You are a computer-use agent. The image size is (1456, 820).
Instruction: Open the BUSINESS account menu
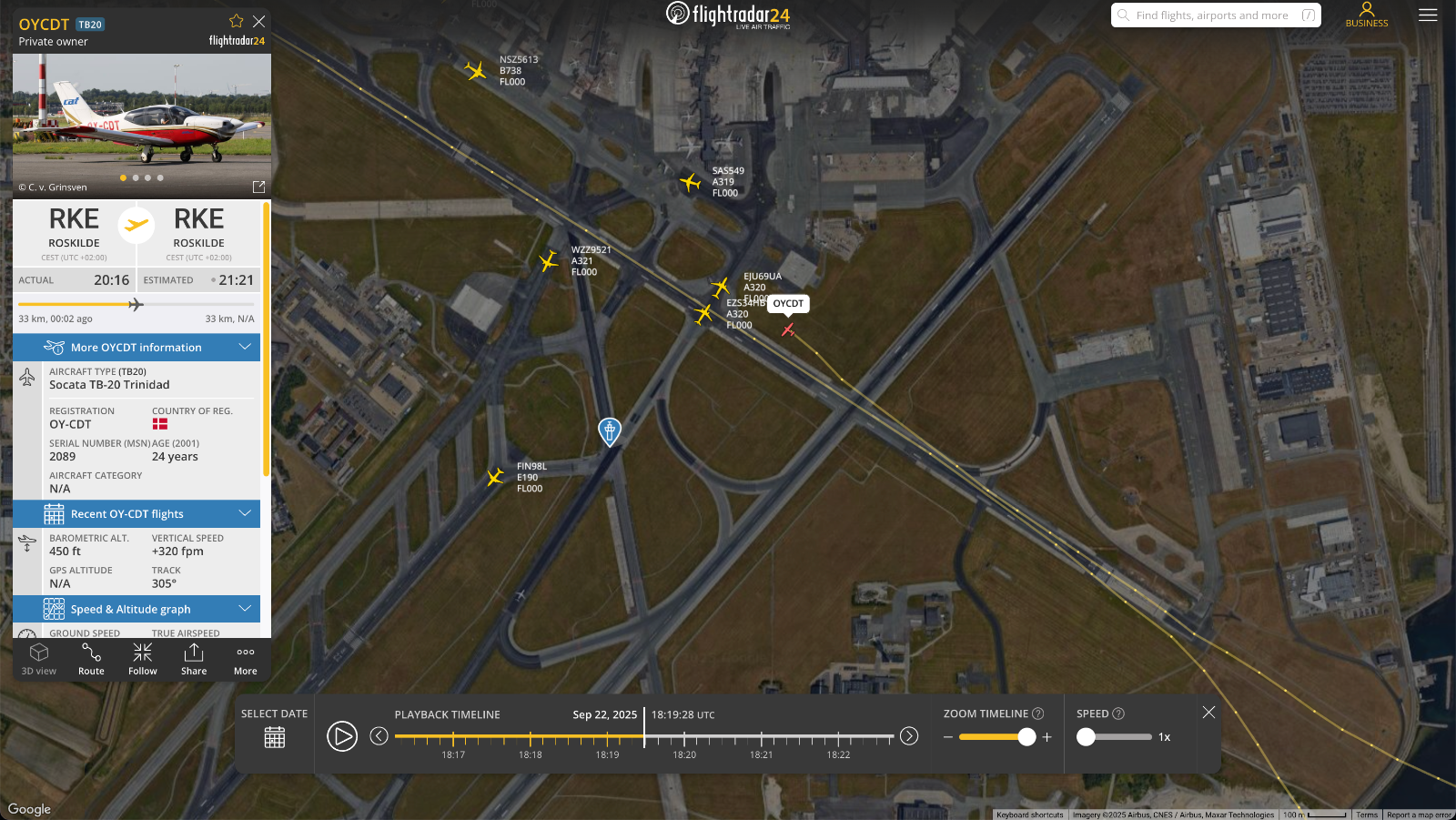1366,15
